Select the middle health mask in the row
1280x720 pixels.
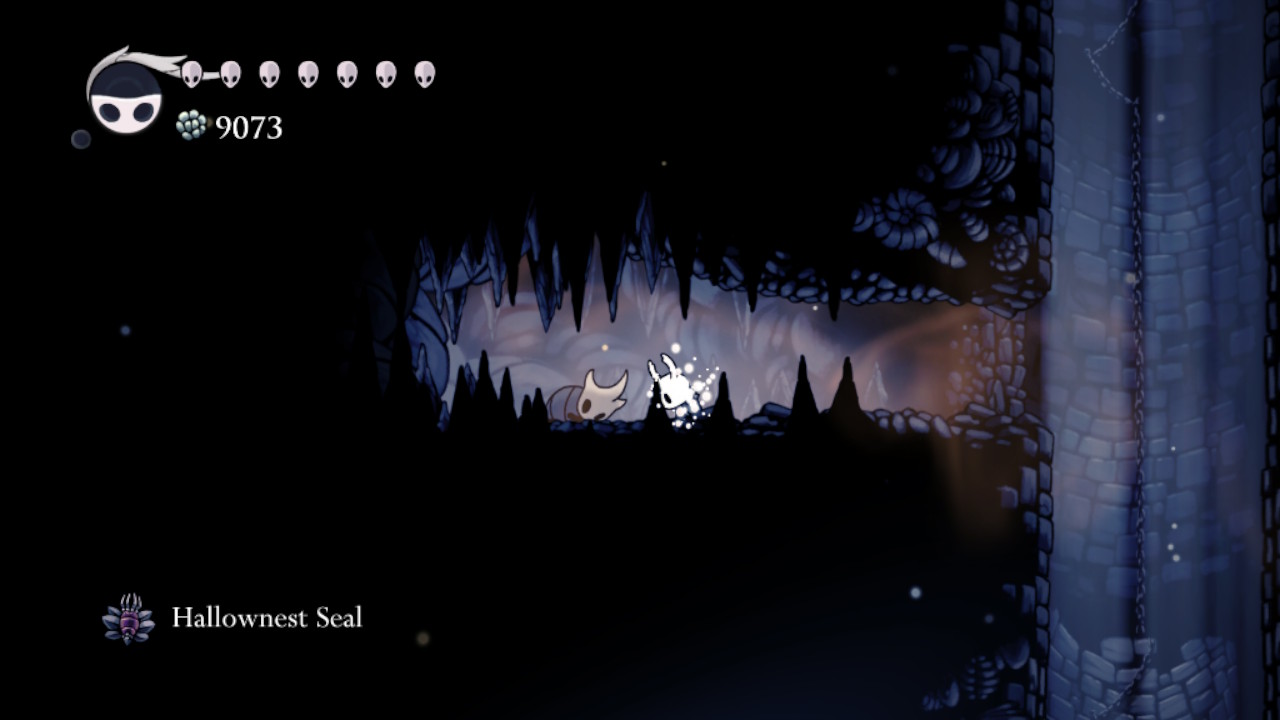[x=307, y=72]
